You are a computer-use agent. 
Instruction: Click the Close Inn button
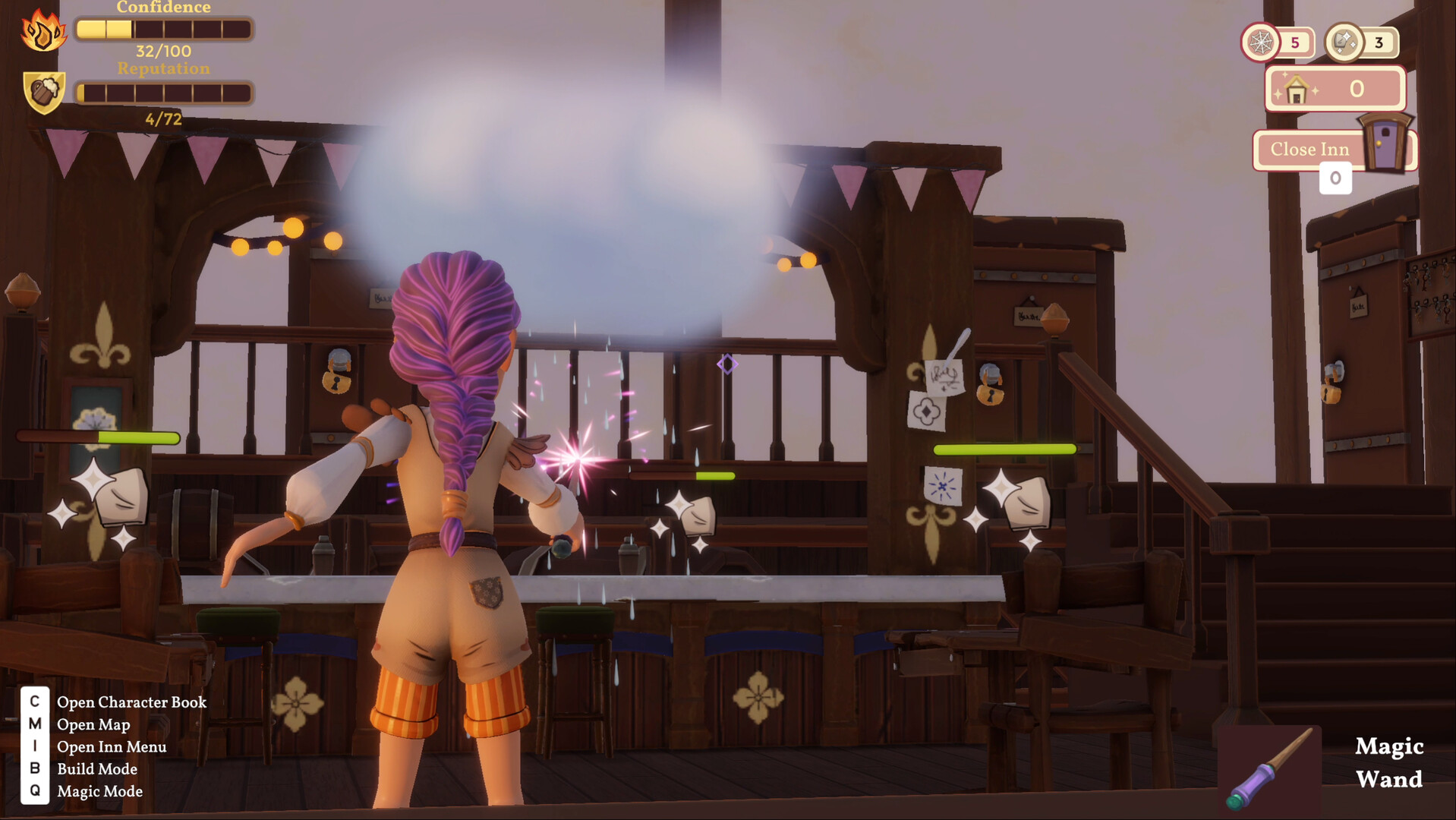tap(1310, 150)
